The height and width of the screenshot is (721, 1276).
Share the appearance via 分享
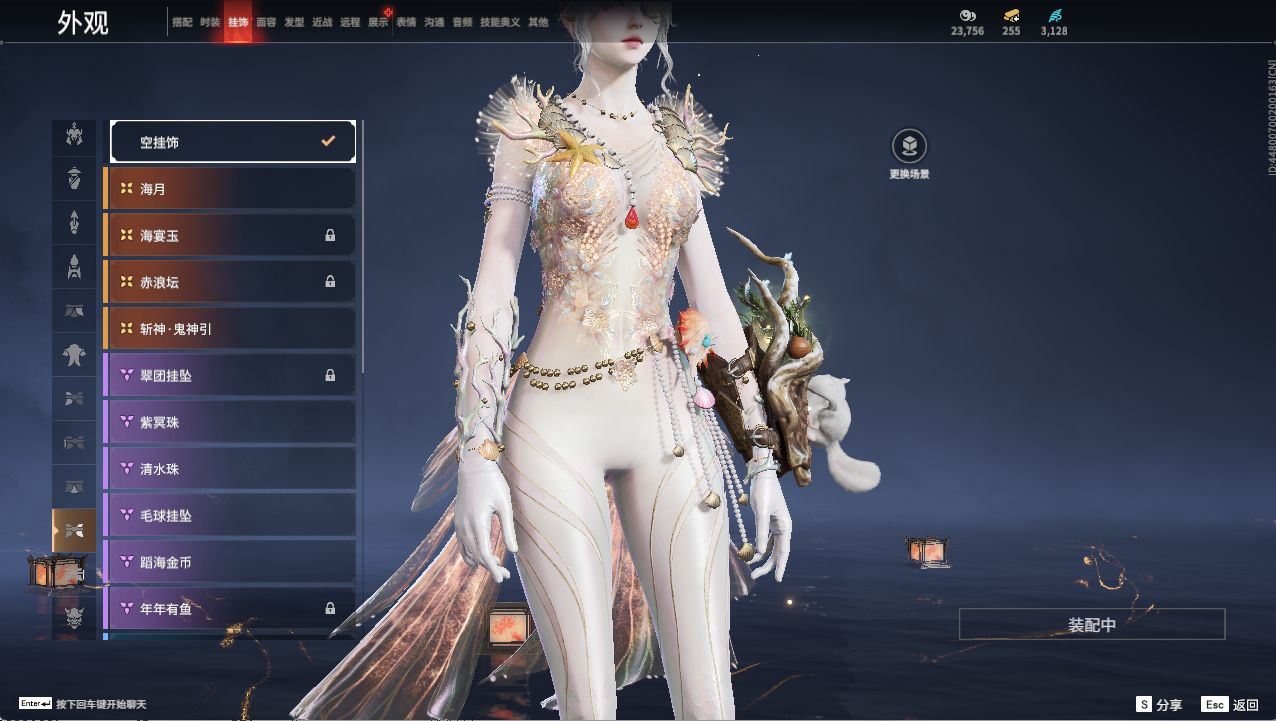point(1159,705)
